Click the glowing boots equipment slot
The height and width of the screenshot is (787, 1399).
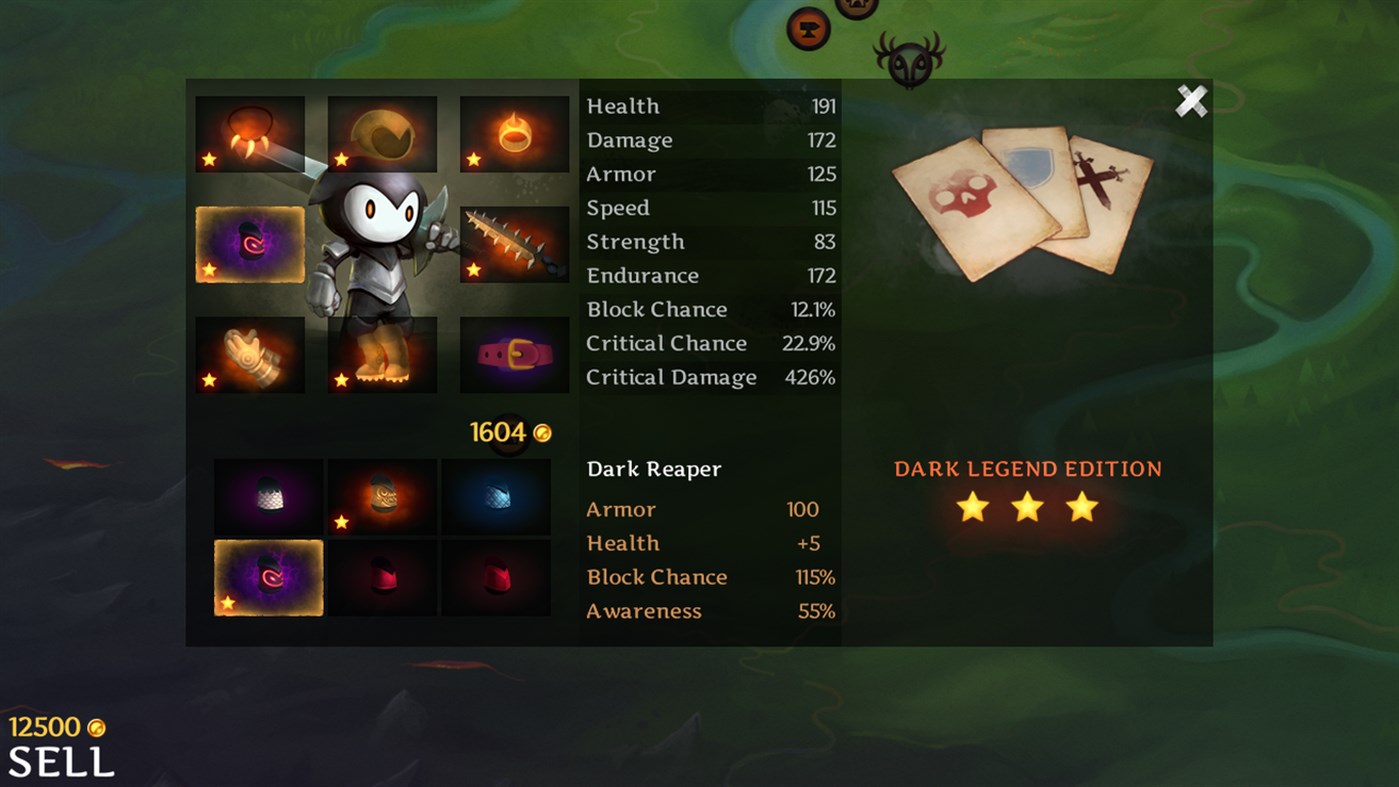pos(381,355)
